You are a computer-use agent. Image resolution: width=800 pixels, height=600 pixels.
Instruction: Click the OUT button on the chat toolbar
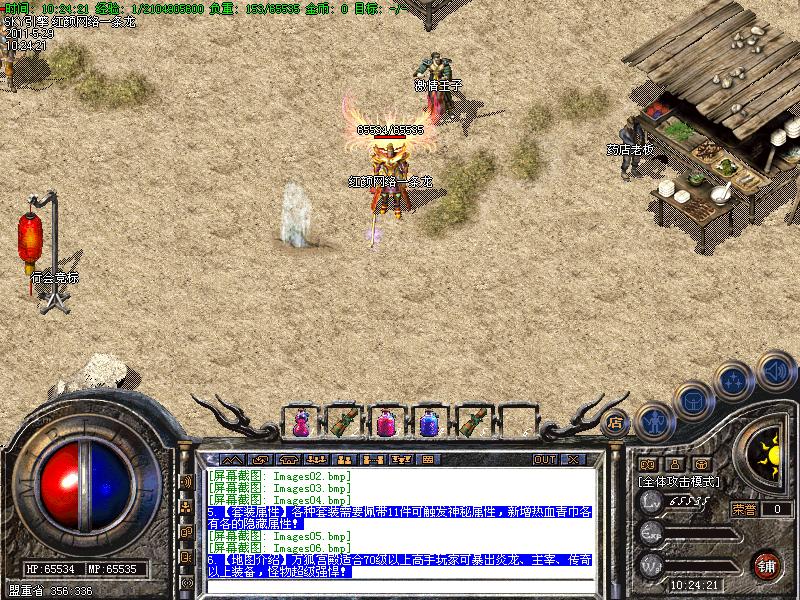545,459
